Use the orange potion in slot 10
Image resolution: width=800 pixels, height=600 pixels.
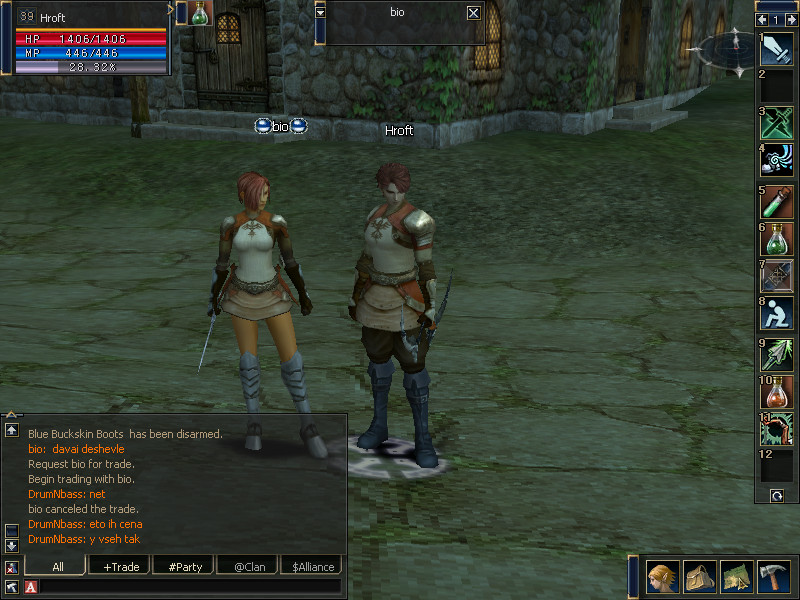777,391
